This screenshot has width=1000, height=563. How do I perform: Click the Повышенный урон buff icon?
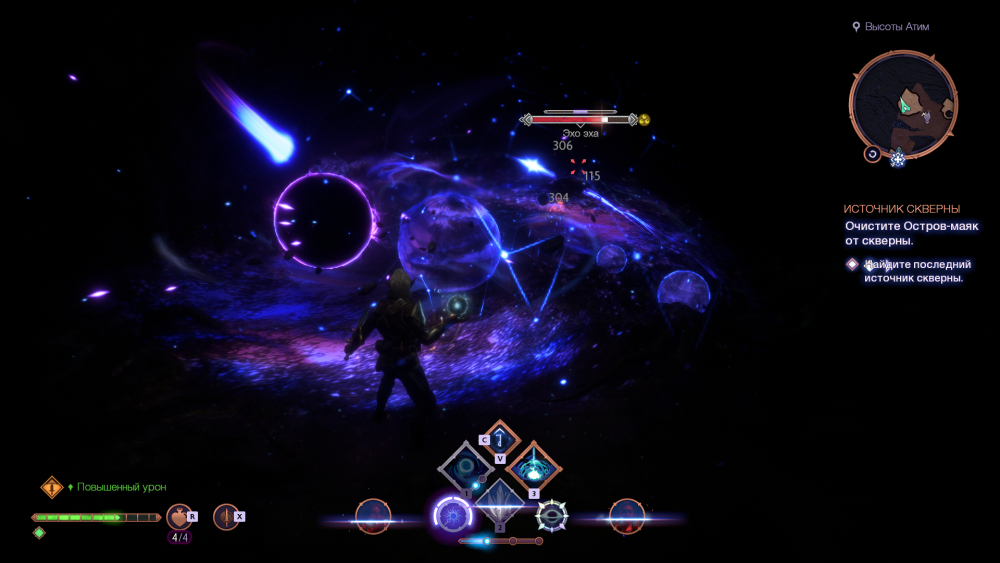tap(52, 487)
